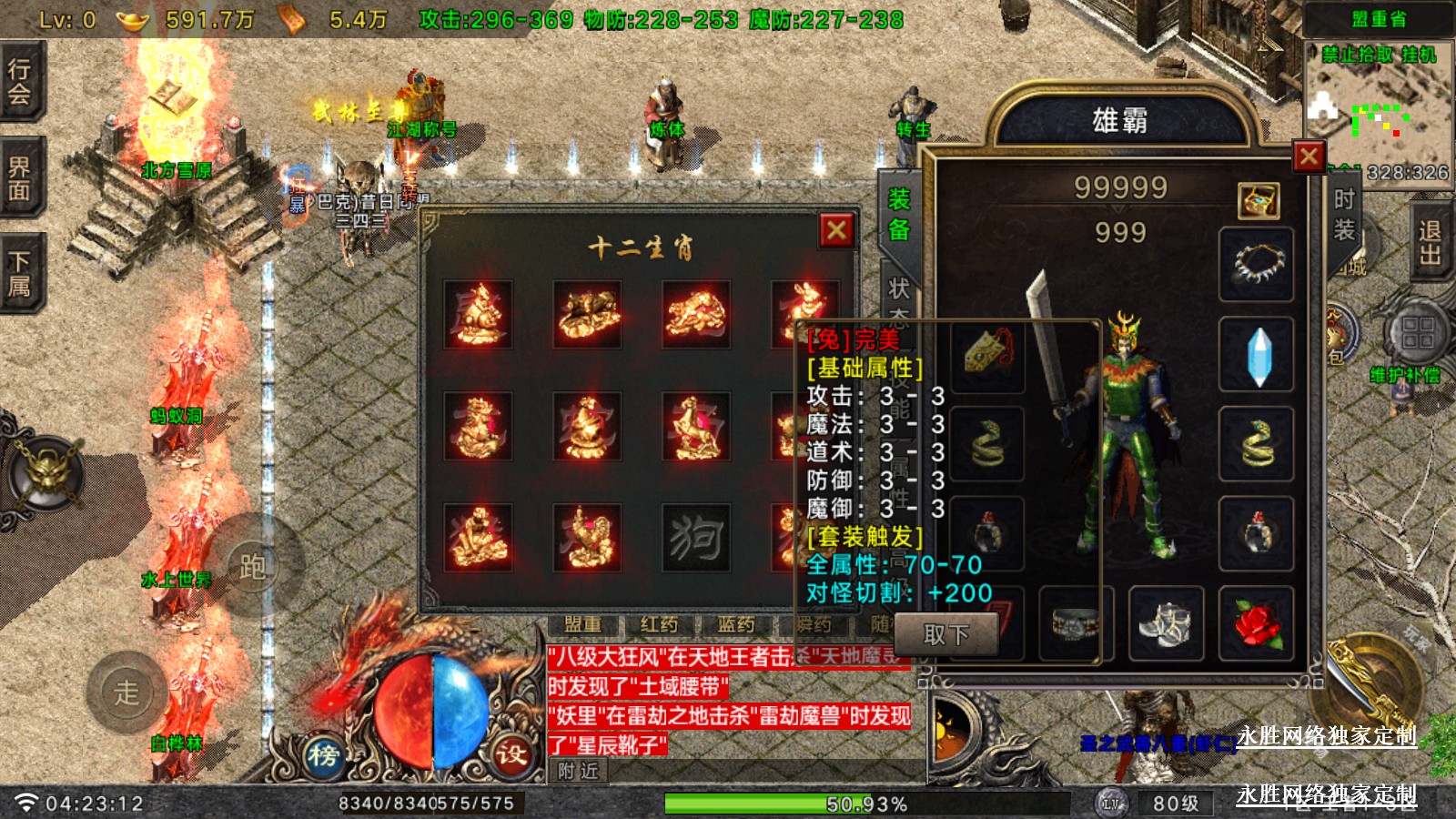Open the 界面 interface menu
The width and height of the screenshot is (1456, 819).
click(20, 178)
